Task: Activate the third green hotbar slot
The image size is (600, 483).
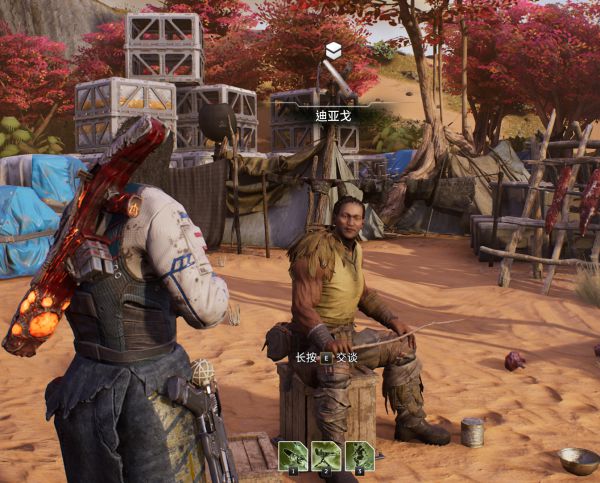Action: tap(359, 456)
